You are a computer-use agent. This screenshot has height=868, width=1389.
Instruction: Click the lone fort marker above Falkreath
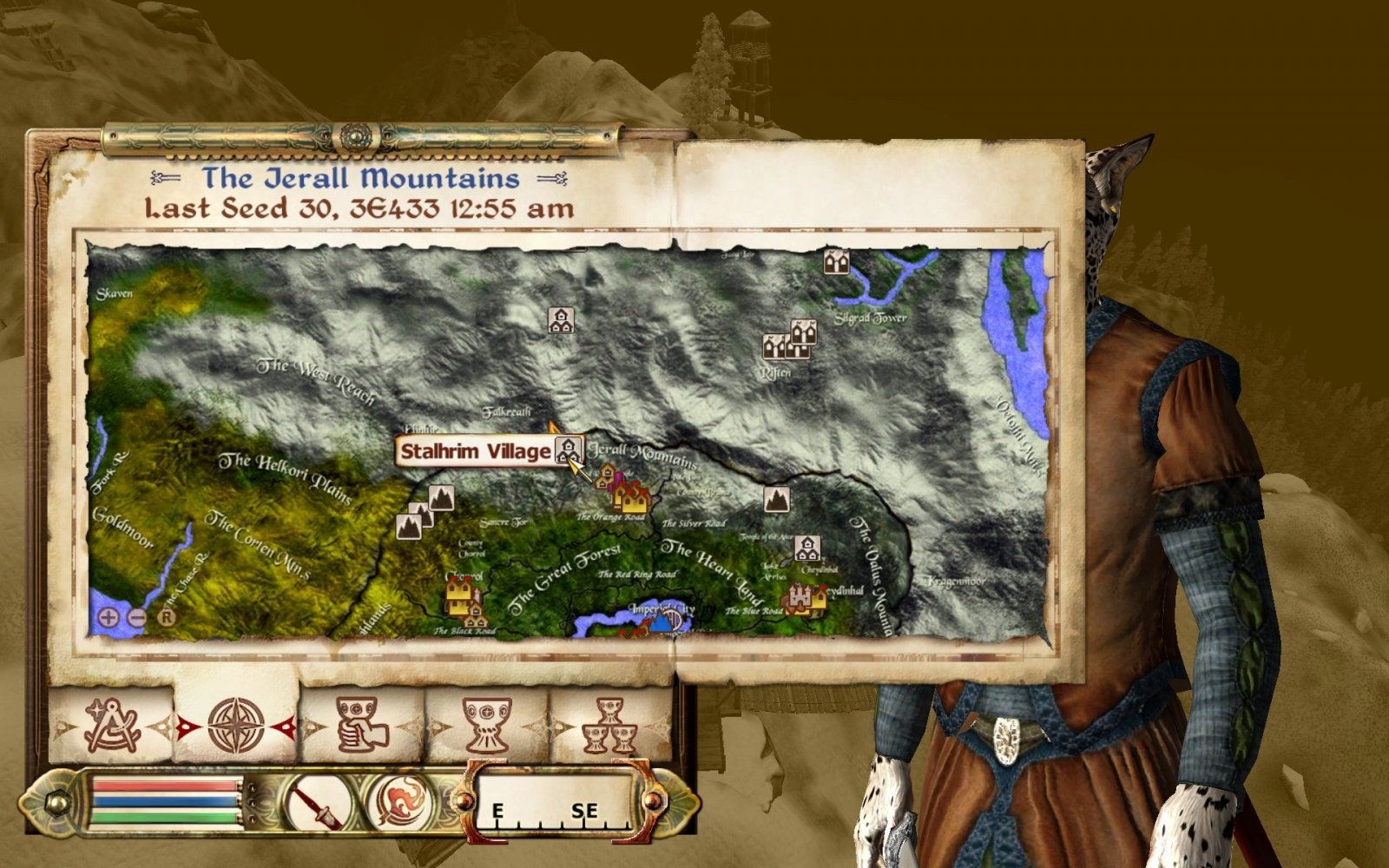[x=560, y=321]
